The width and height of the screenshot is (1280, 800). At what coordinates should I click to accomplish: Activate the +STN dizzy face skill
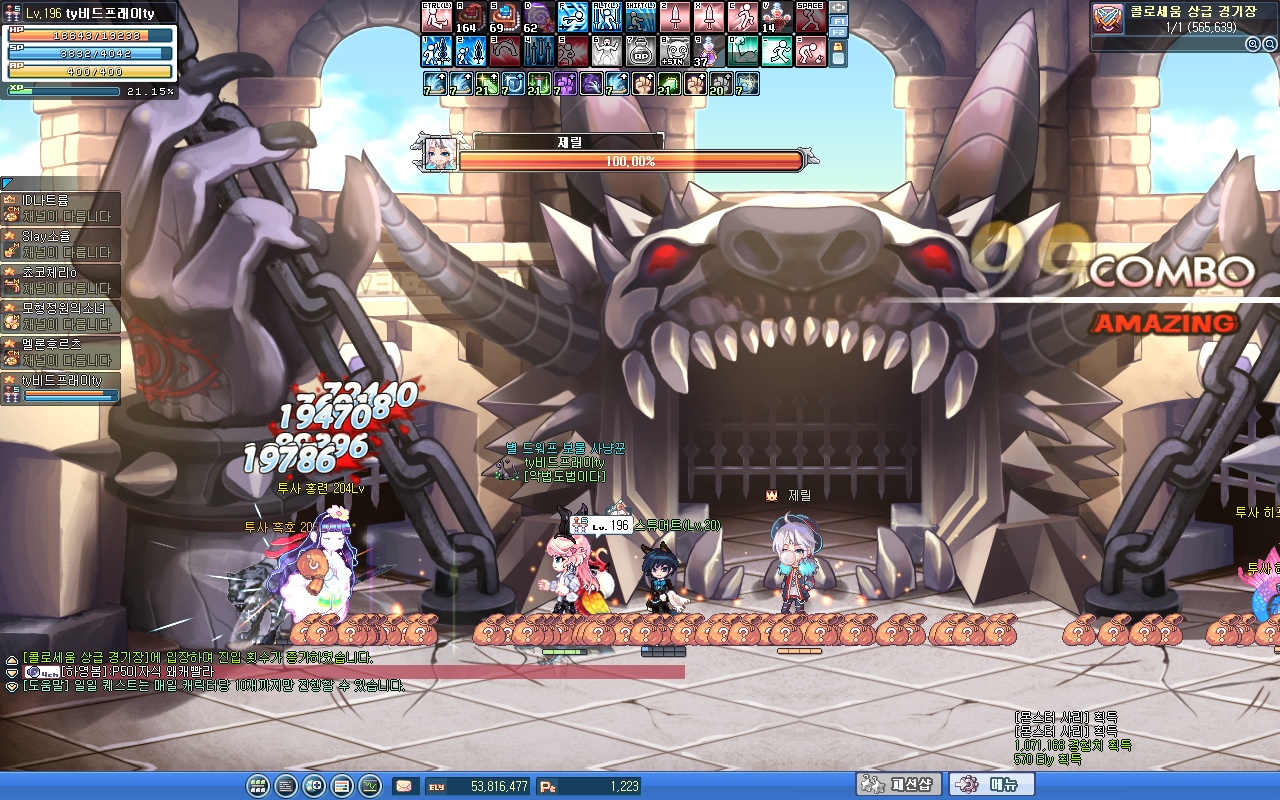(675, 51)
